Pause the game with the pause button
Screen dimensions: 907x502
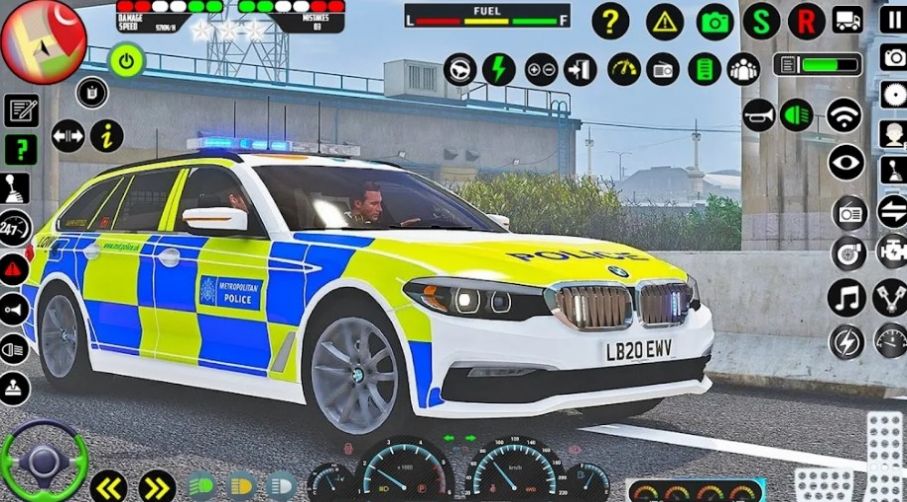tap(892, 19)
